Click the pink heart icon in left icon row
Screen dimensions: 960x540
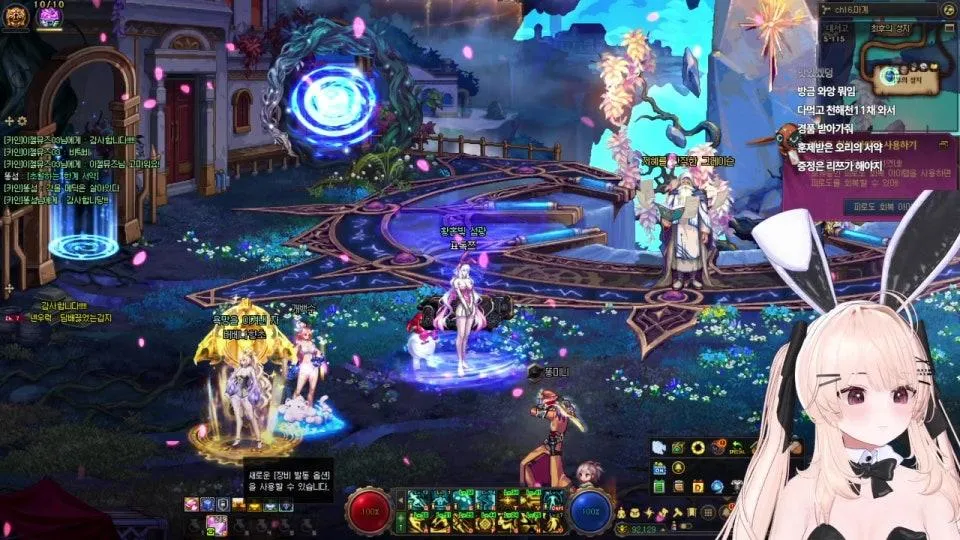click(190, 505)
